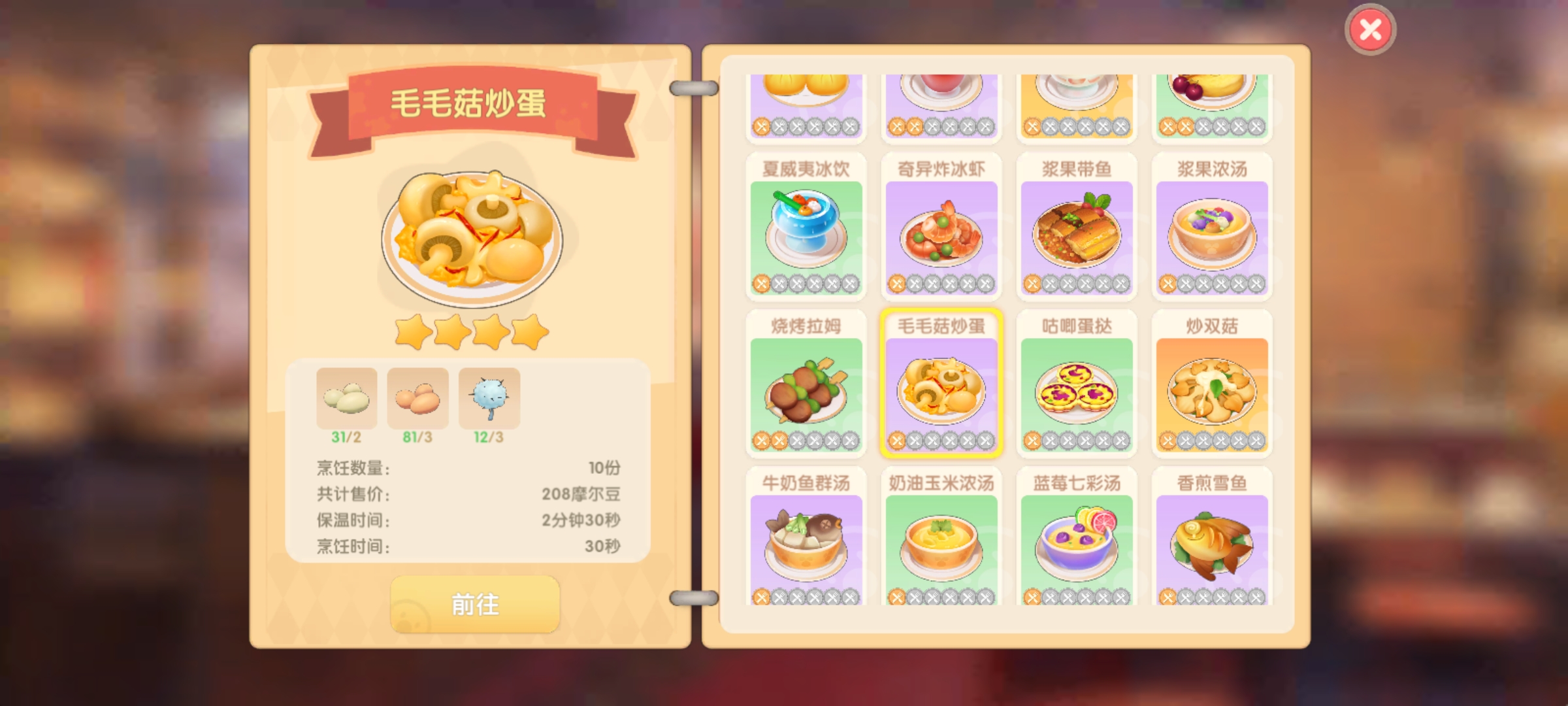Open the 浆果浓汤 recipe icon
The width and height of the screenshot is (1568, 706).
pyautogui.click(x=1212, y=235)
